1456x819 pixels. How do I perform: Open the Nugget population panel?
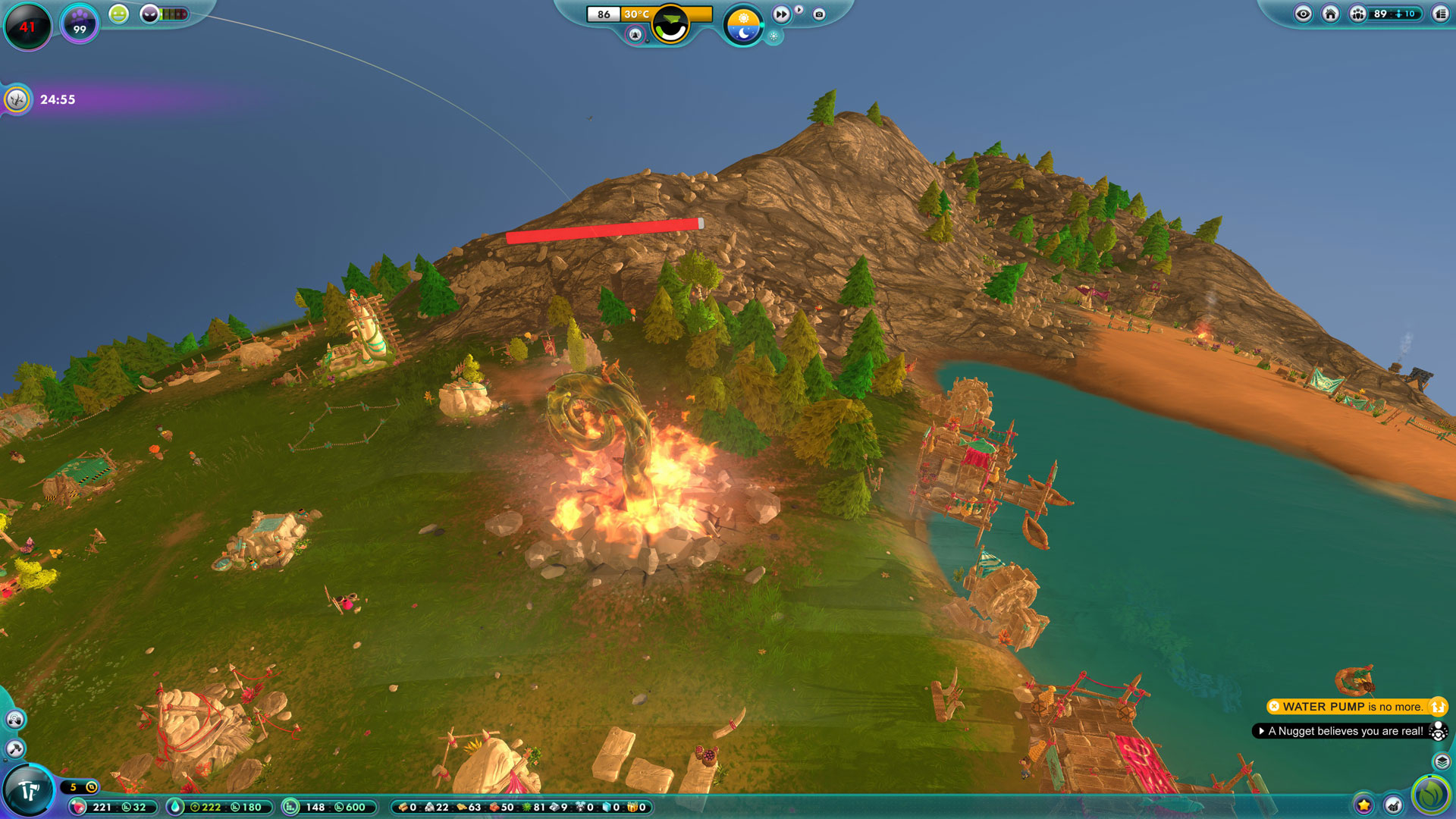click(1358, 14)
